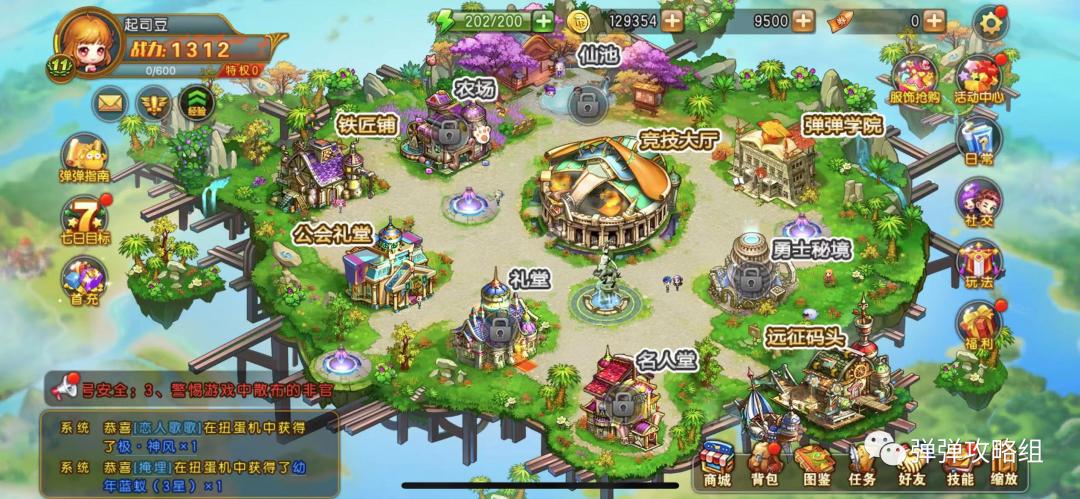1080x499 pixels.
Task: Open the 社交 social menu
Action: tap(978, 203)
